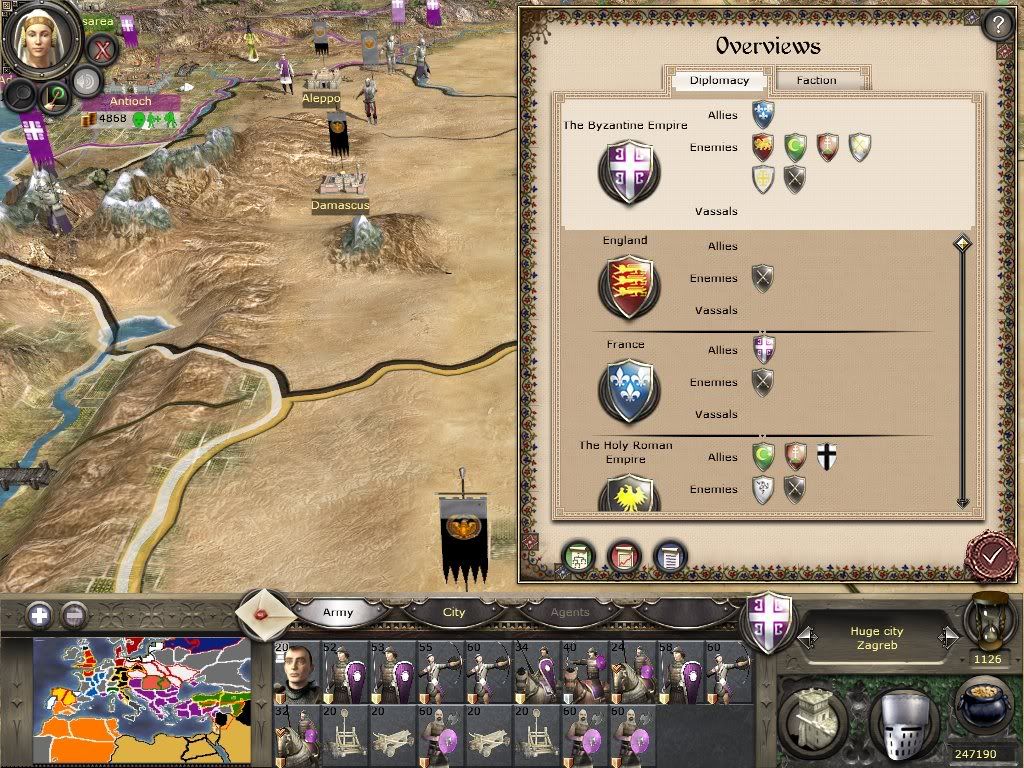The width and height of the screenshot is (1024, 768).
Task: Switch to the Army tab
Action: tap(338, 612)
